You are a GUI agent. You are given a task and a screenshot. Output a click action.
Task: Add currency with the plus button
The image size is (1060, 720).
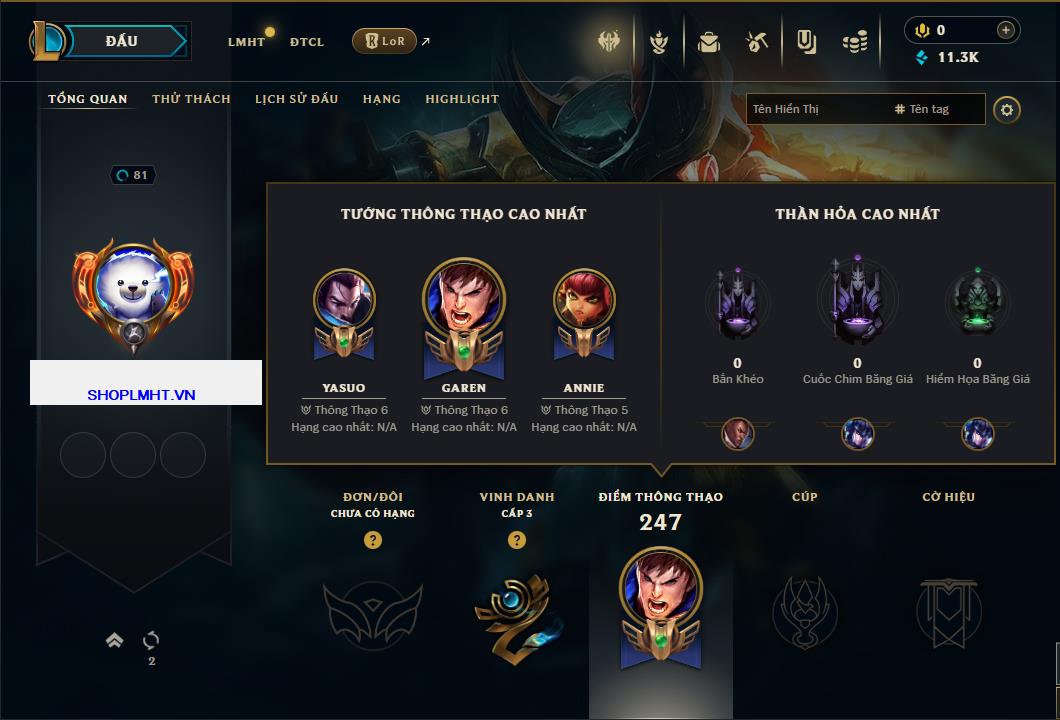click(1006, 30)
